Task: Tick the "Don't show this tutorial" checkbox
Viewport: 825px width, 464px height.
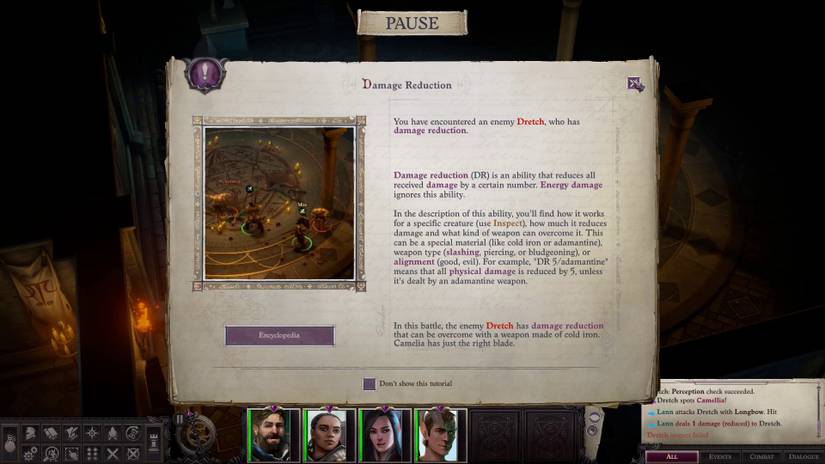Action: pyautogui.click(x=369, y=384)
